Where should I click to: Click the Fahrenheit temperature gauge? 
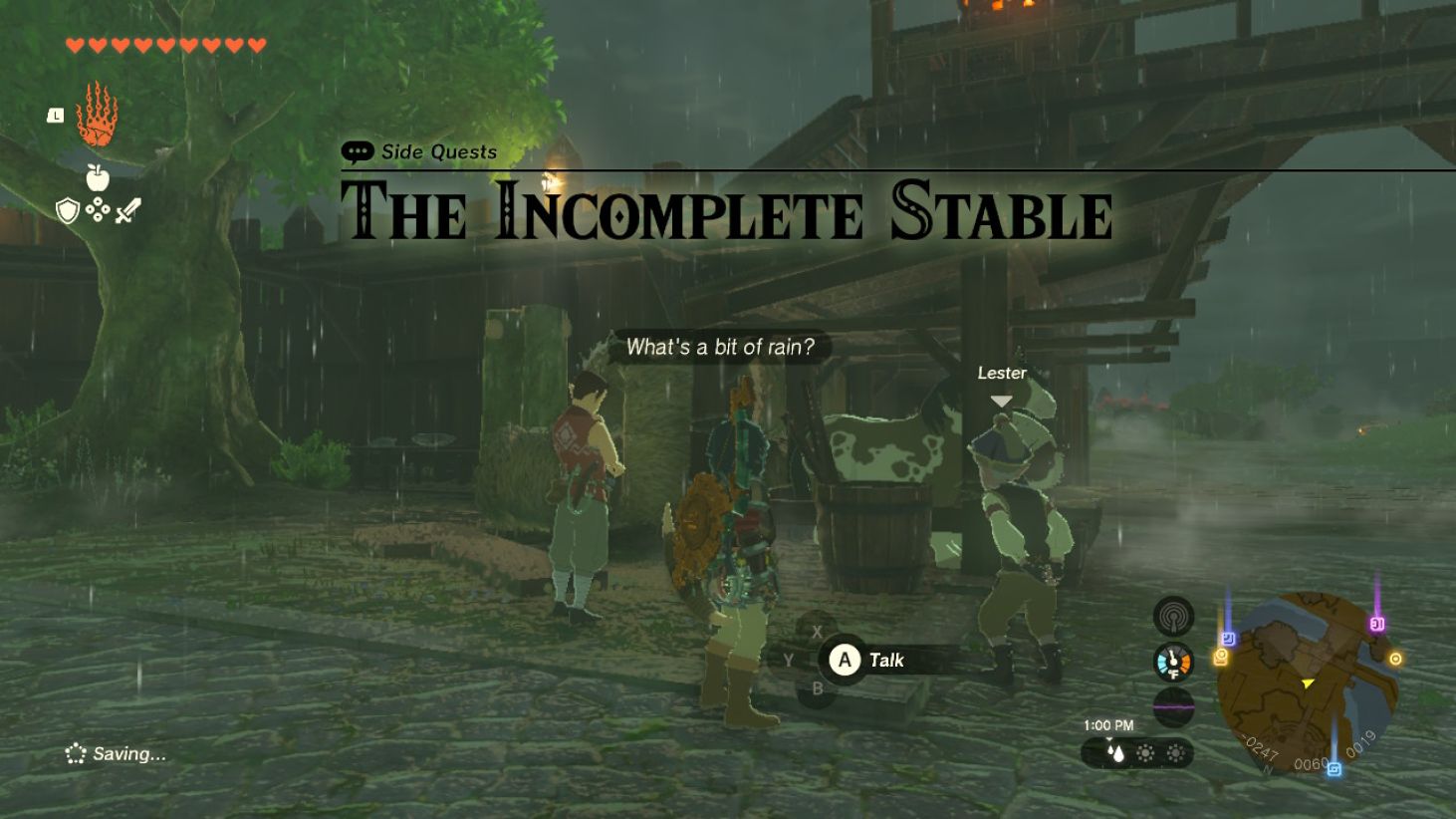click(x=1172, y=662)
